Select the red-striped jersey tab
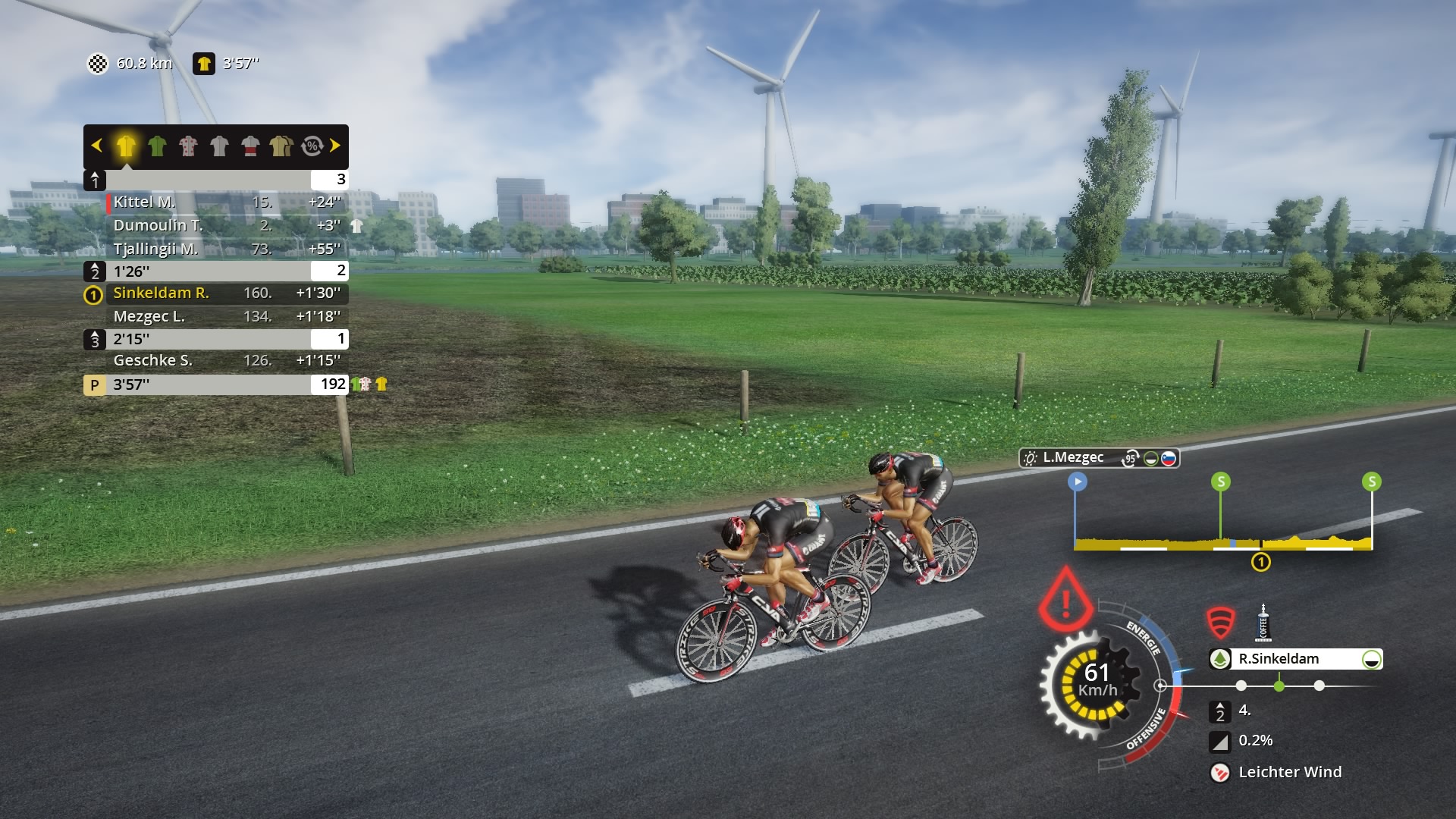 click(250, 146)
